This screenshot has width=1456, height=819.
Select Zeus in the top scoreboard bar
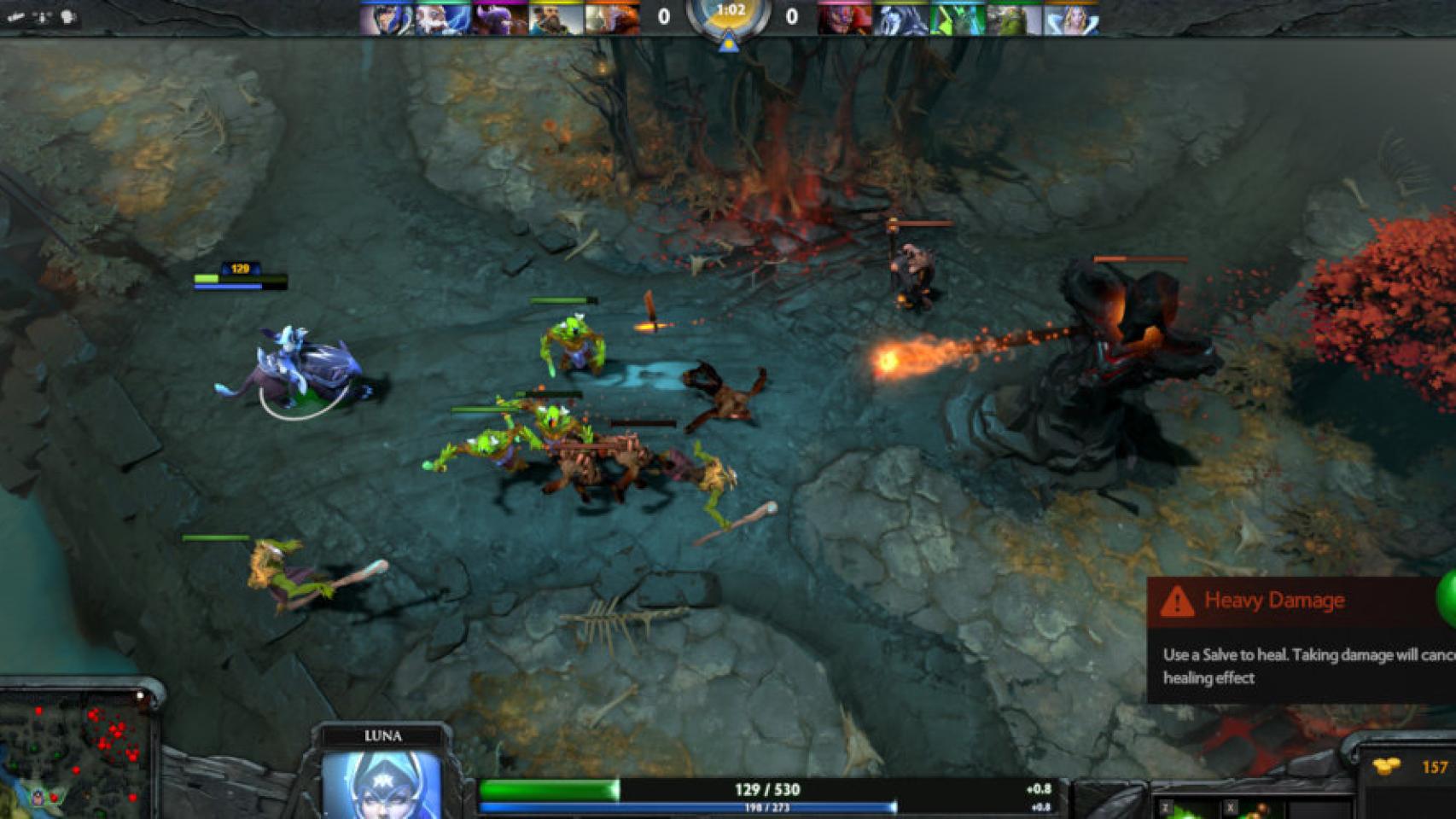point(443,19)
